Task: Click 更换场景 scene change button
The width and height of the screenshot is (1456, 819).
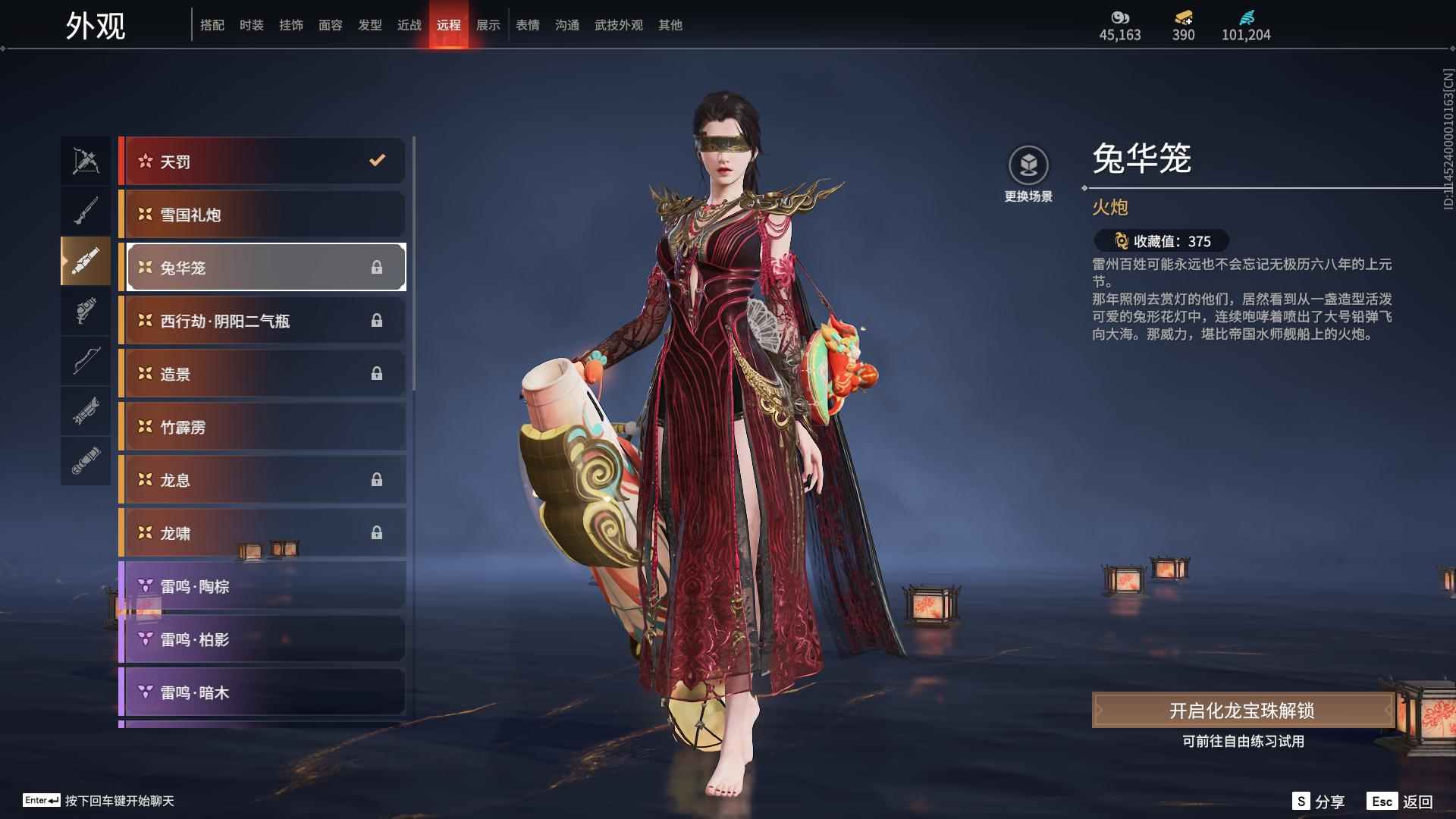Action: [x=1028, y=174]
